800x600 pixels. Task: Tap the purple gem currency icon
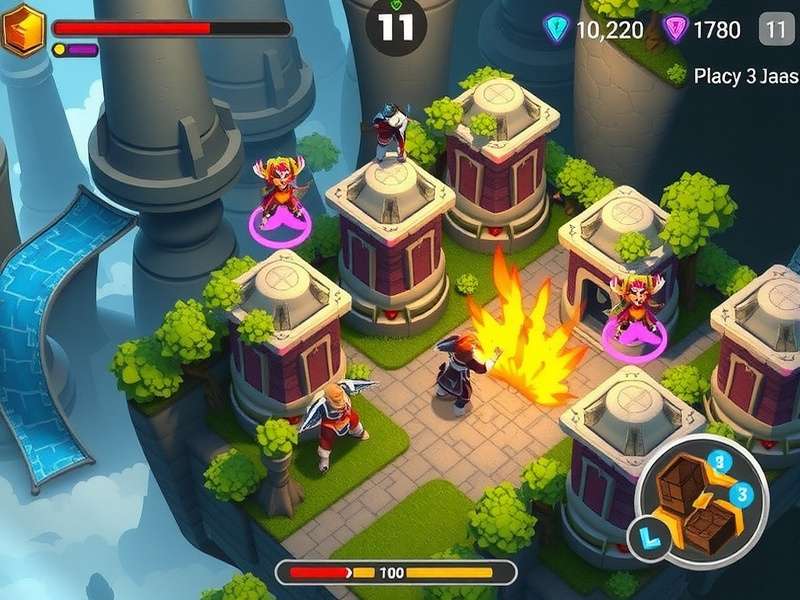pyautogui.click(x=676, y=29)
